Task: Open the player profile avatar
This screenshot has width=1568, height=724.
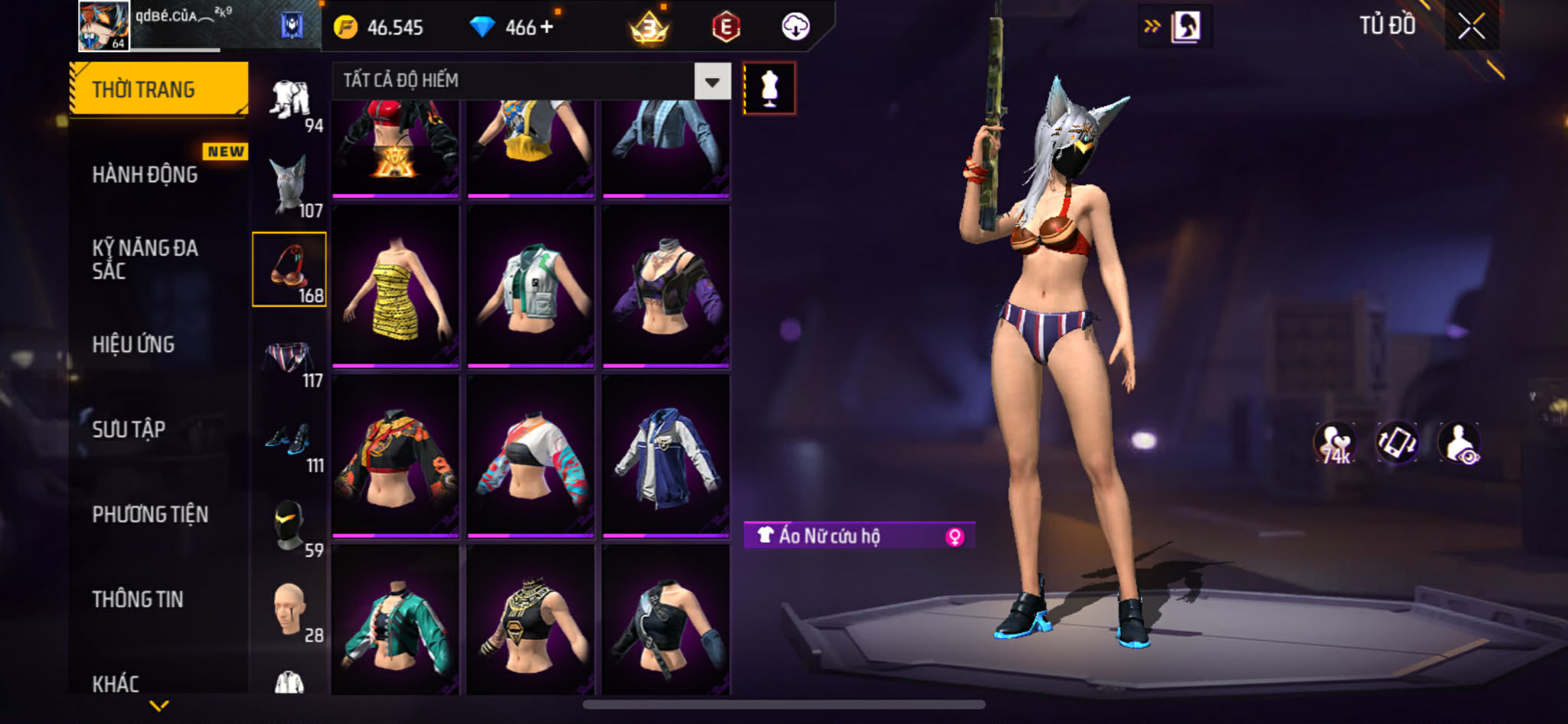Action: 104,25
